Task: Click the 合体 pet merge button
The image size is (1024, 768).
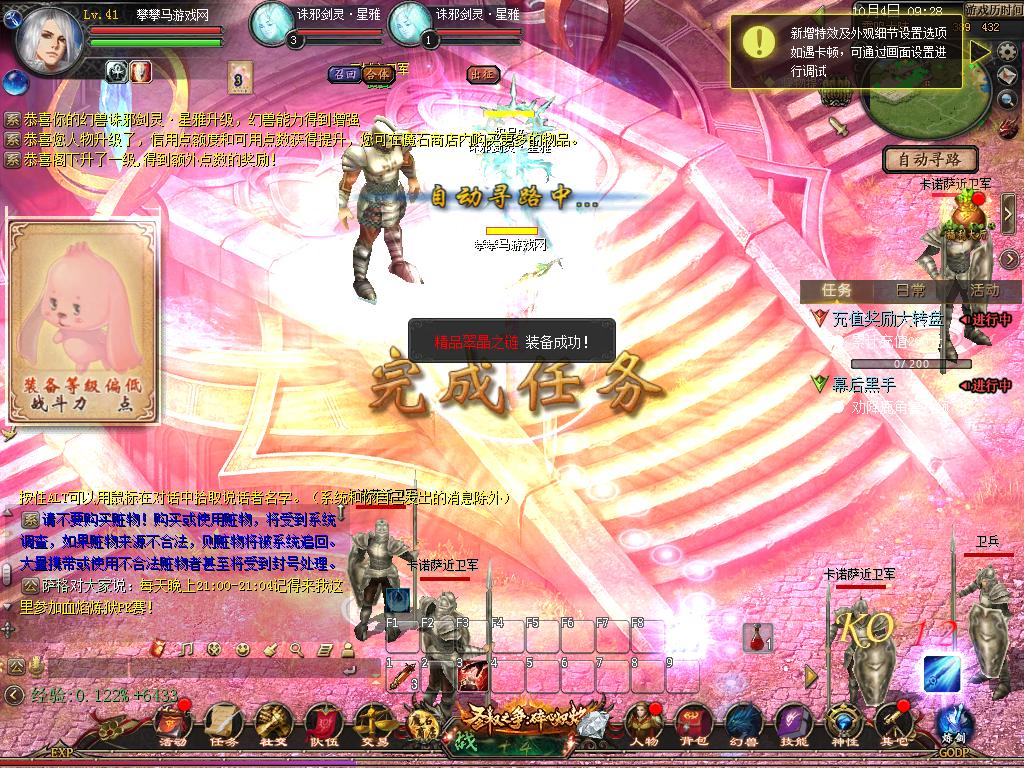Action: (376, 73)
